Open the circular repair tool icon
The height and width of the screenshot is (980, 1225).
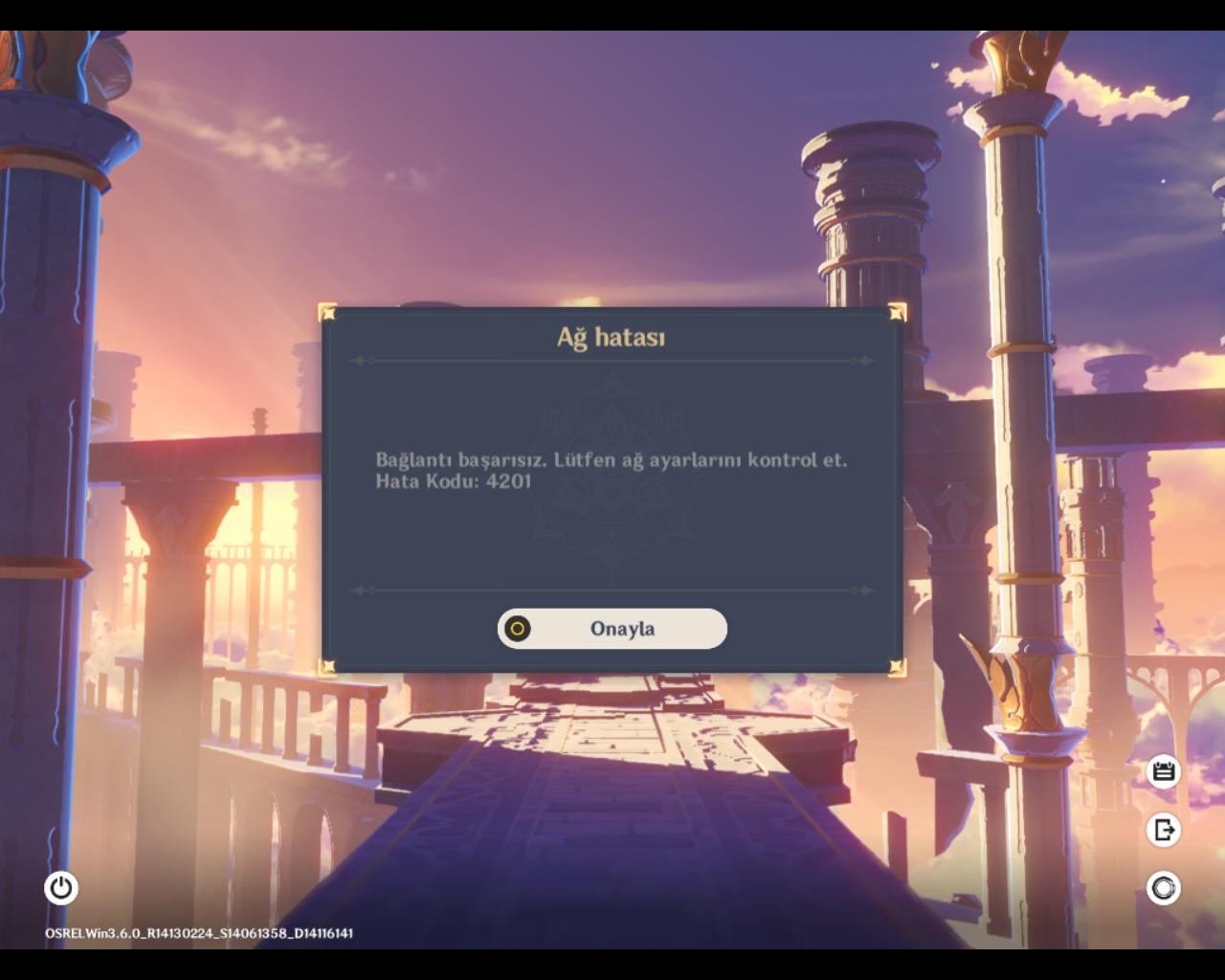click(1164, 888)
